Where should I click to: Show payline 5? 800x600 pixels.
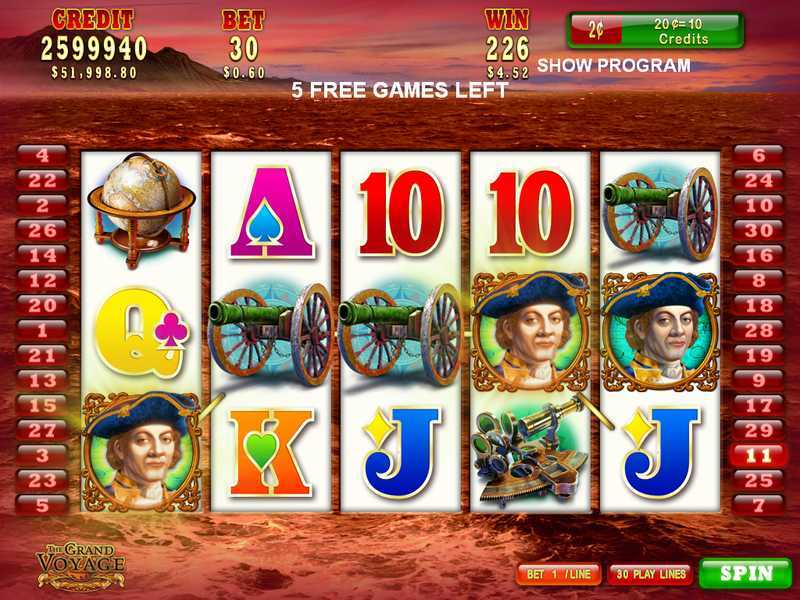pos(43,505)
